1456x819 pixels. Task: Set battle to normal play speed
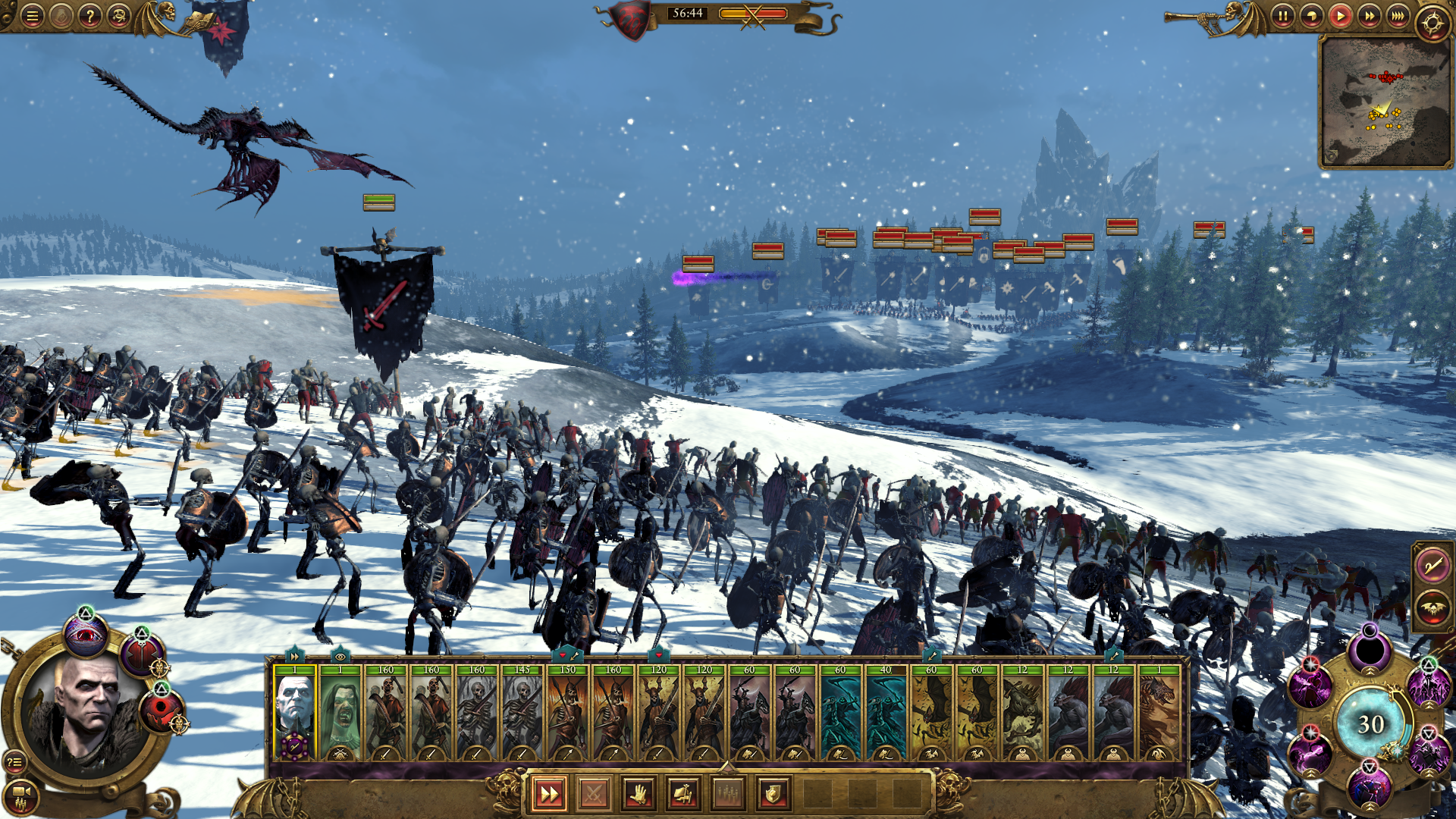1340,16
